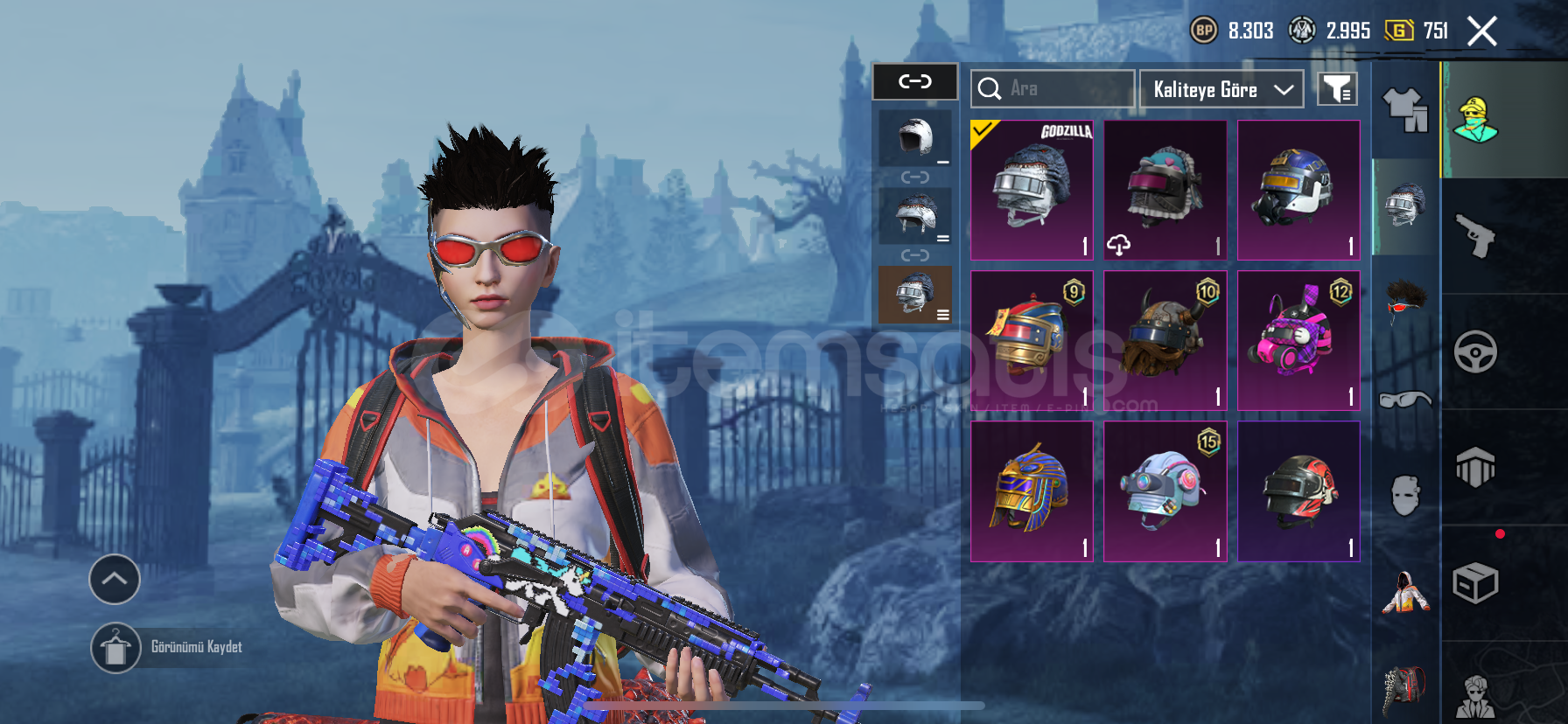Close the inventory with the X button
This screenshot has width=1568, height=724.
point(1482,31)
